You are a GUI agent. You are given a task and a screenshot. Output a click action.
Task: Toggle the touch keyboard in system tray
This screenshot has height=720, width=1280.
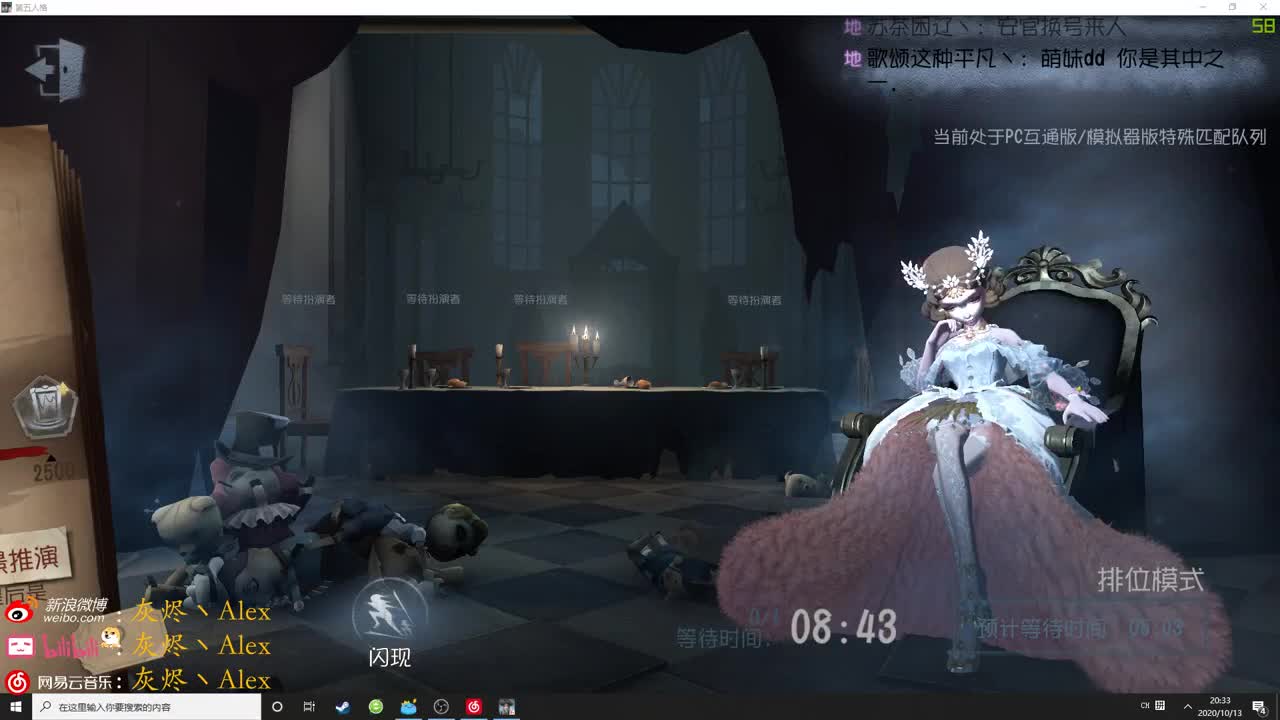tap(1158, 707)
